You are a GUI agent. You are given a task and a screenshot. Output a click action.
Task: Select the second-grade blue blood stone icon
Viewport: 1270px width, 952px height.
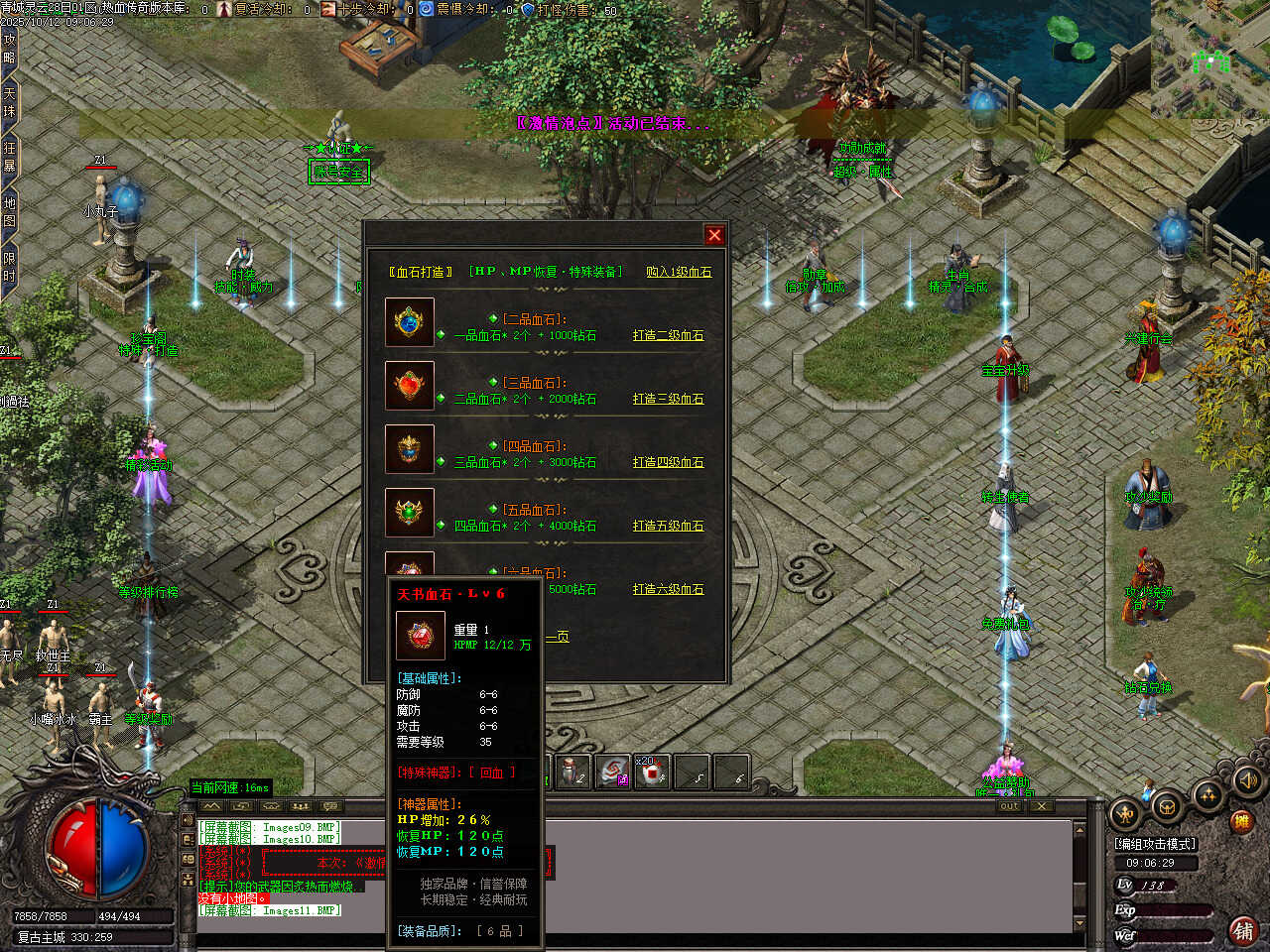click(x=410, y=322)
